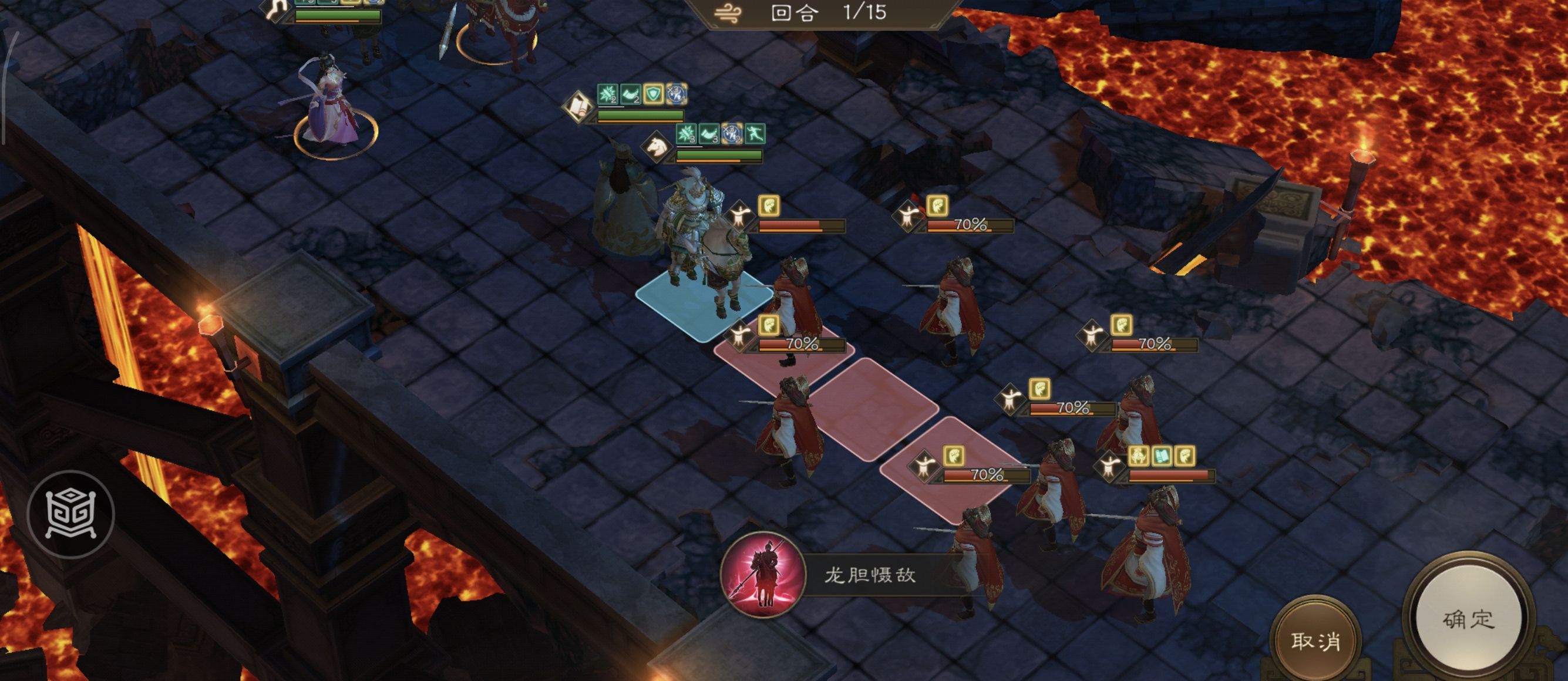Inspect the glowing shield buff on the ally
This screenshot has height=681, width=1568.
(653, 95)
